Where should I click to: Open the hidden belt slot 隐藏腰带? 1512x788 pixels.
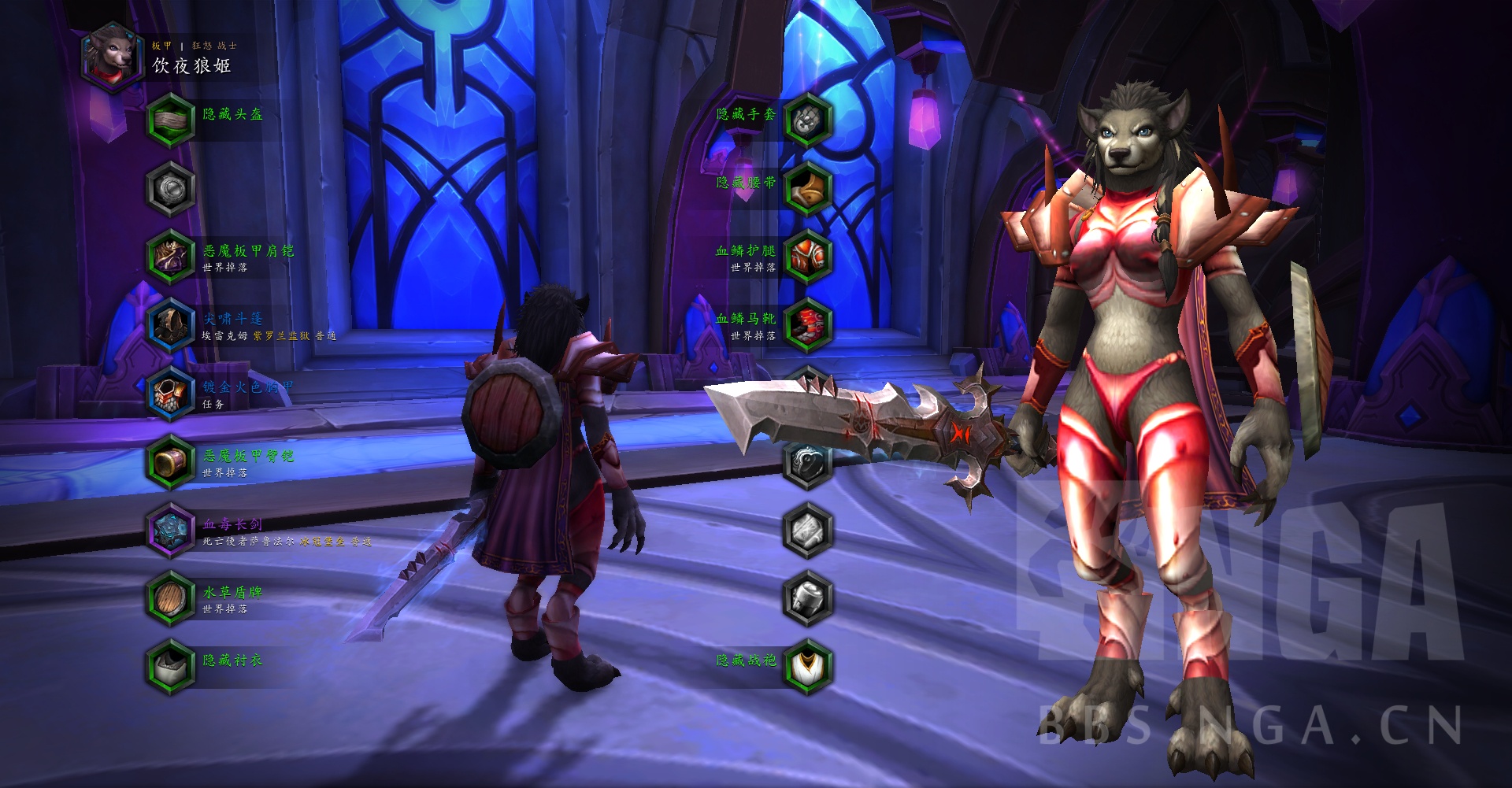pos(807,188)
